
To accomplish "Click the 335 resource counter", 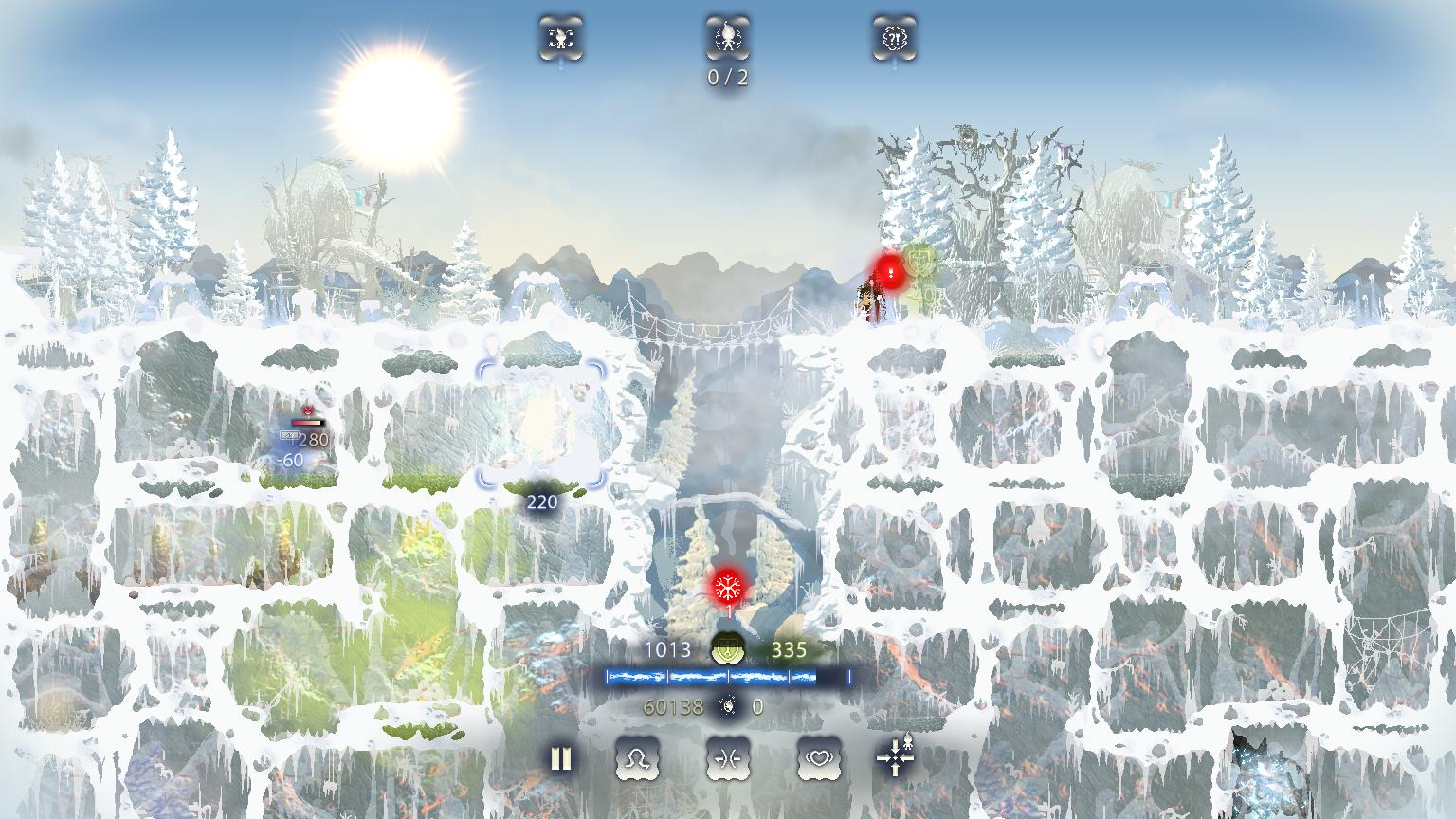I will pyautogui.click(x=789, y=650).
